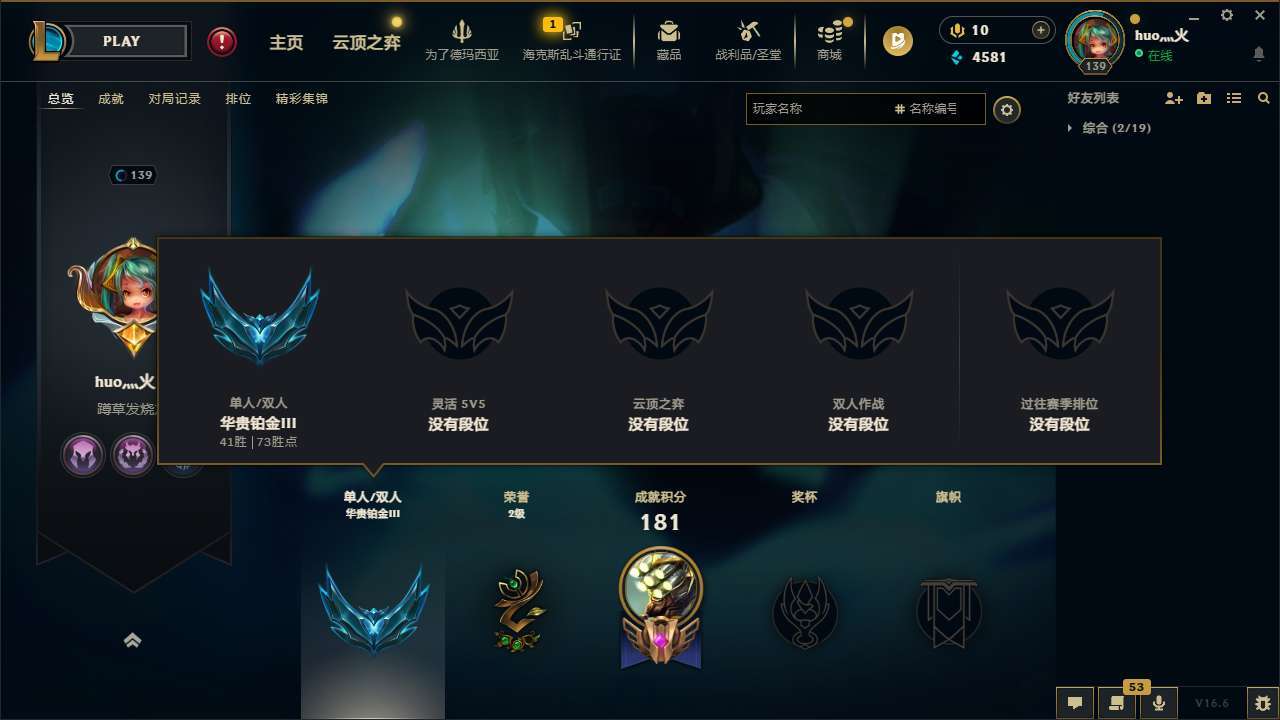Open the friend list search magnifier
The image size is (1280, 720).
[x=1264, y=98]
